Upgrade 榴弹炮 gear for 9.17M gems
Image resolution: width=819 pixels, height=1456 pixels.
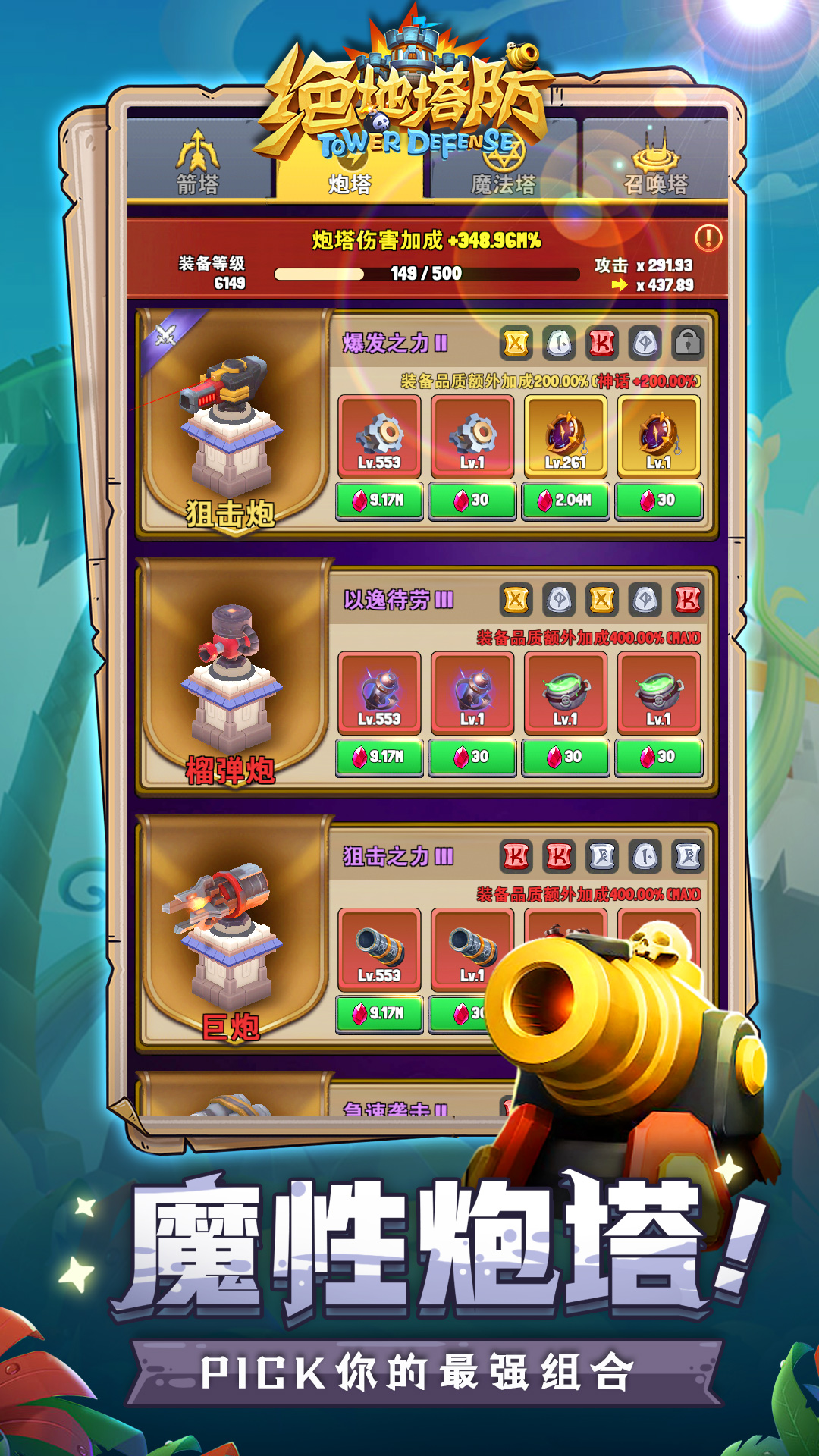pos(379,757)
